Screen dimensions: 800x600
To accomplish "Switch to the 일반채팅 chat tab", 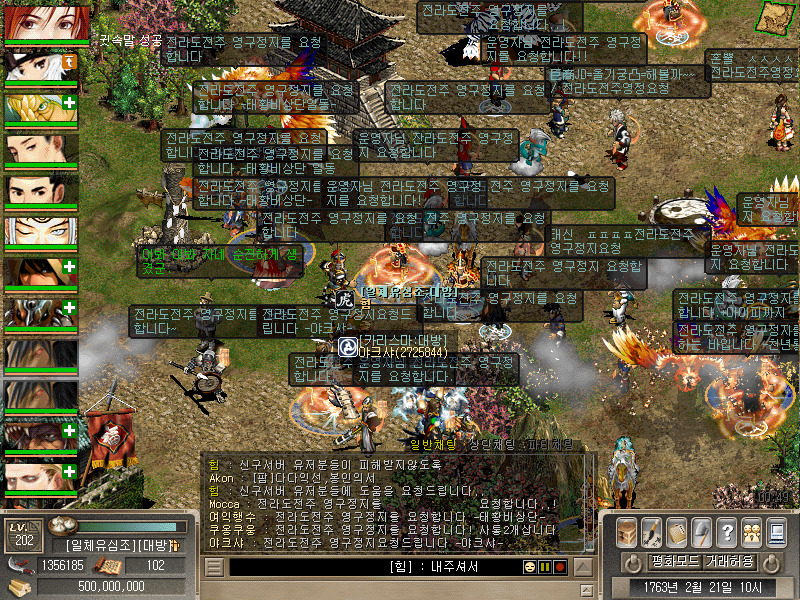I will point(433,444).
